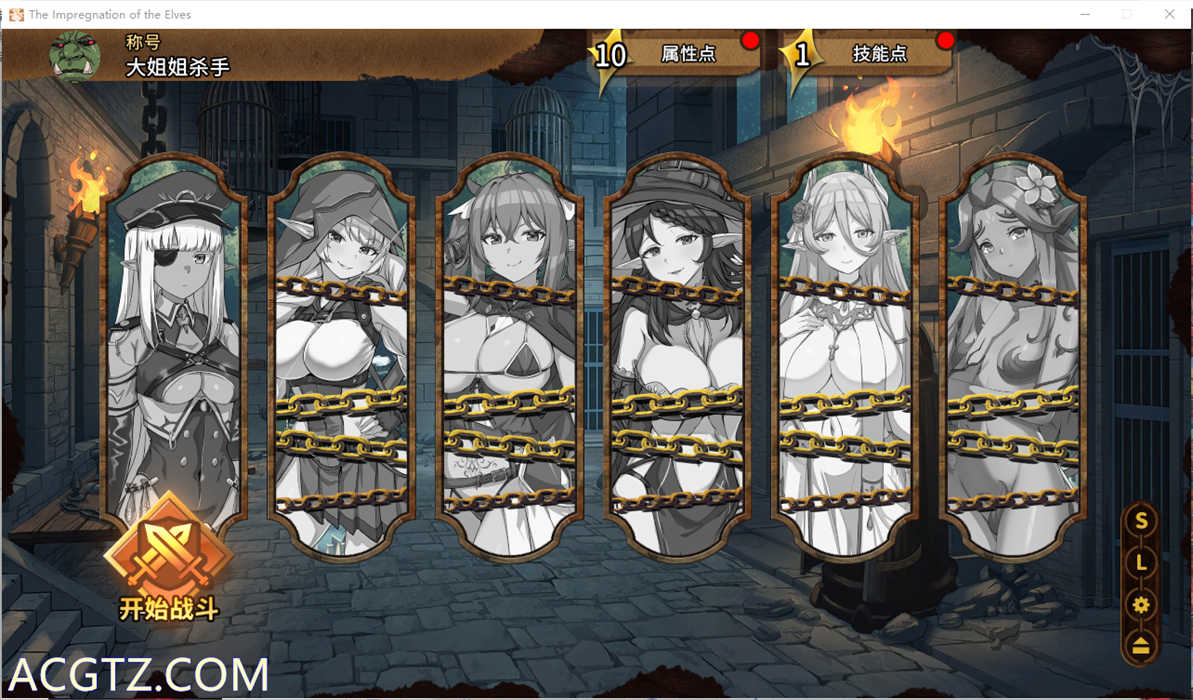This screenshot has height=700, width=1193.
Task: Minimize the game window
Action: pyautogui.click(x=1085, y=14)
